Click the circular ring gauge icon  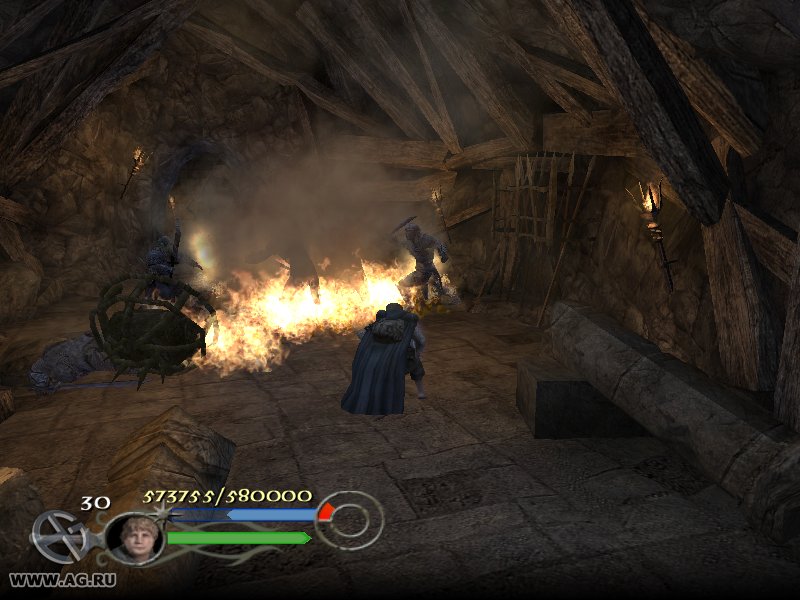pos(351,520)
